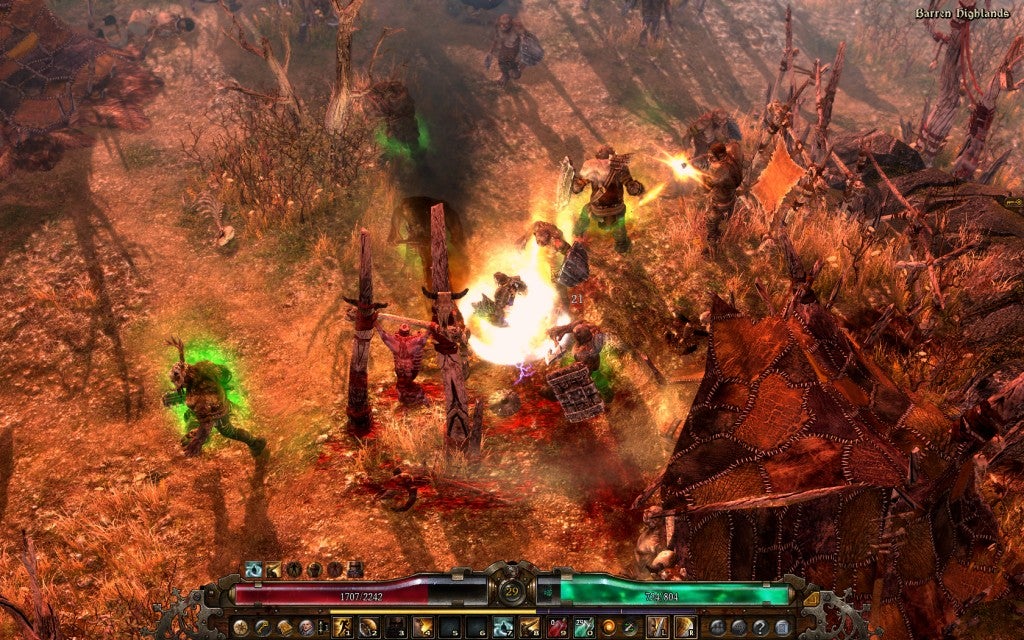
Task: Drink the green energy potion
Action: coord(584,627)
